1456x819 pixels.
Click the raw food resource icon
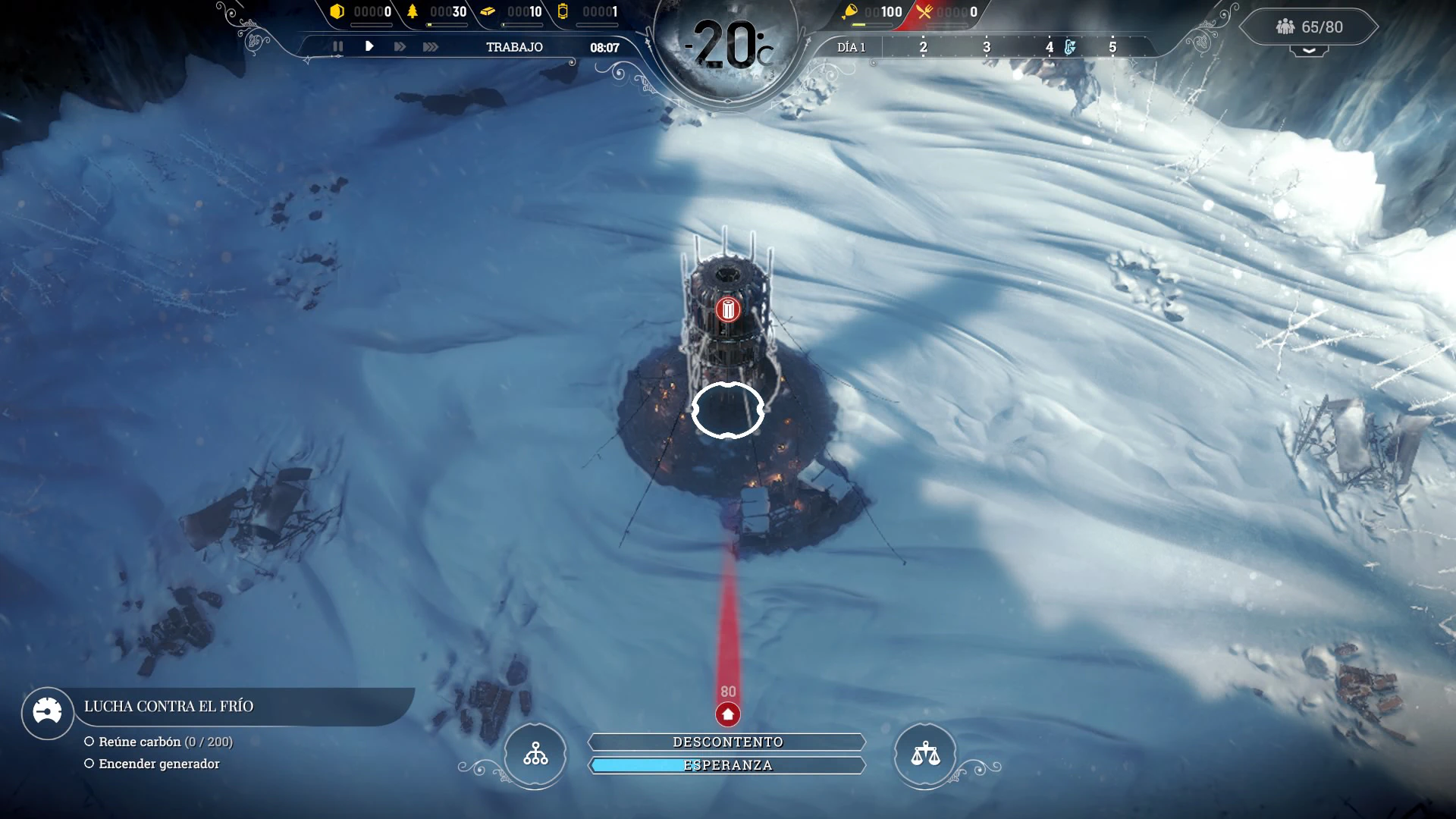(x=850, y=11)
